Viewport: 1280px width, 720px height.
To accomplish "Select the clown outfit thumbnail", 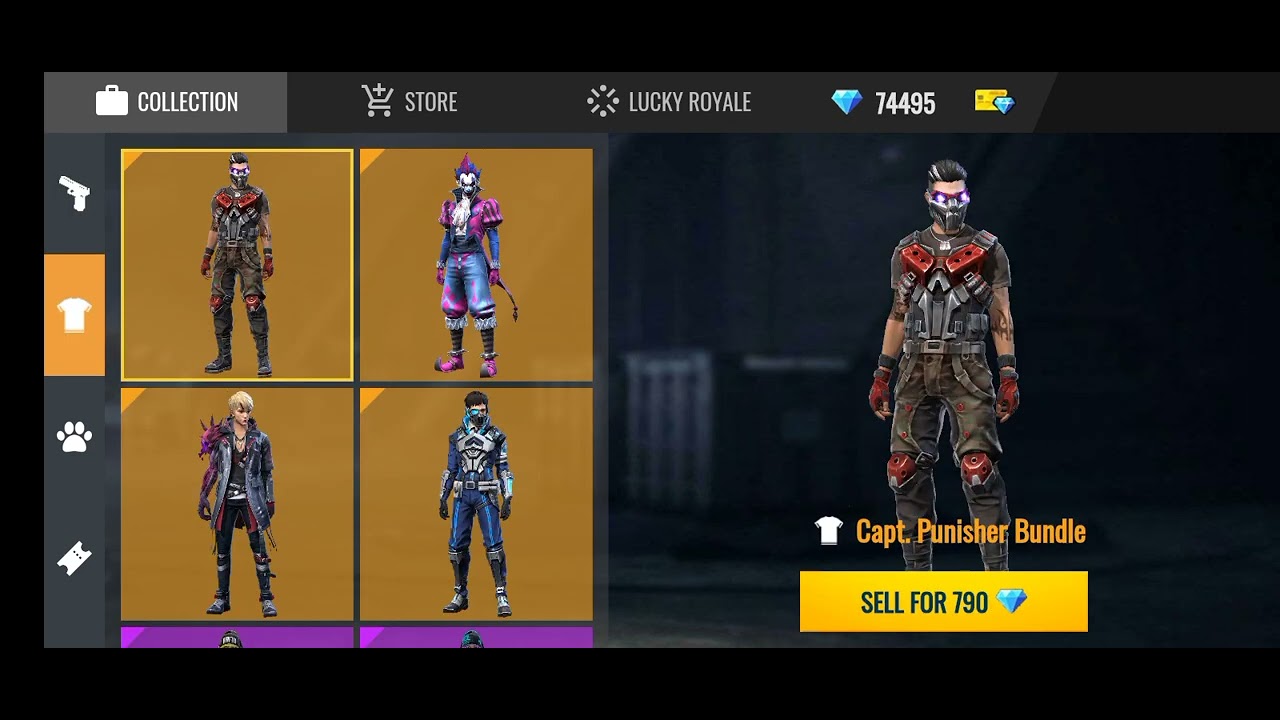I will [x=476, y=263].
